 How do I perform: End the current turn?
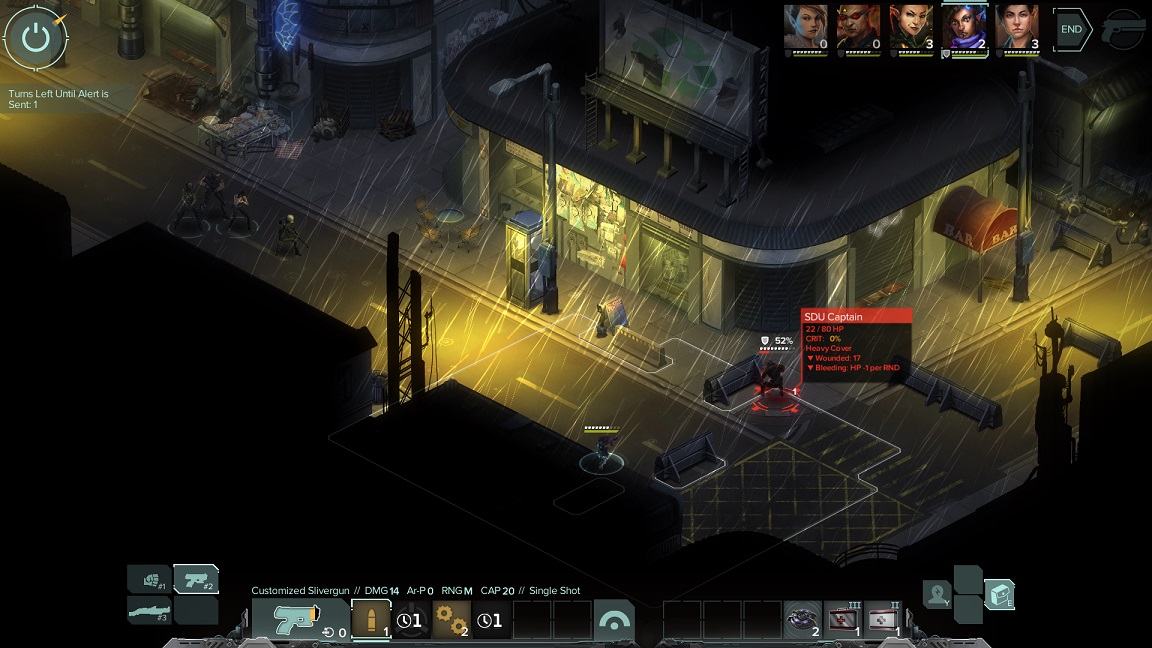[1071, 30]
